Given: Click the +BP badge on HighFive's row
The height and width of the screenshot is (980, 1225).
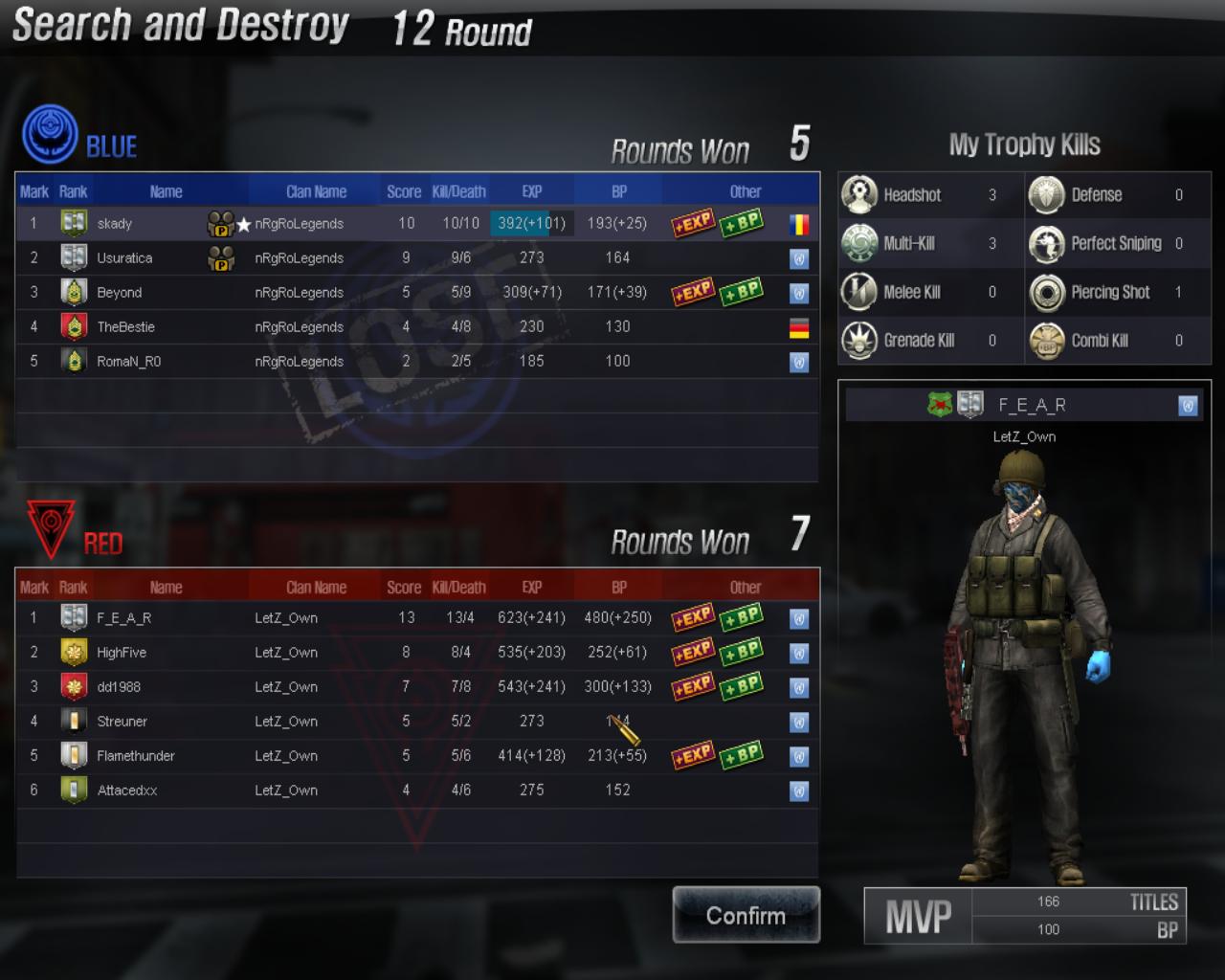Looking at the screenshot, I should coord(740,652).
